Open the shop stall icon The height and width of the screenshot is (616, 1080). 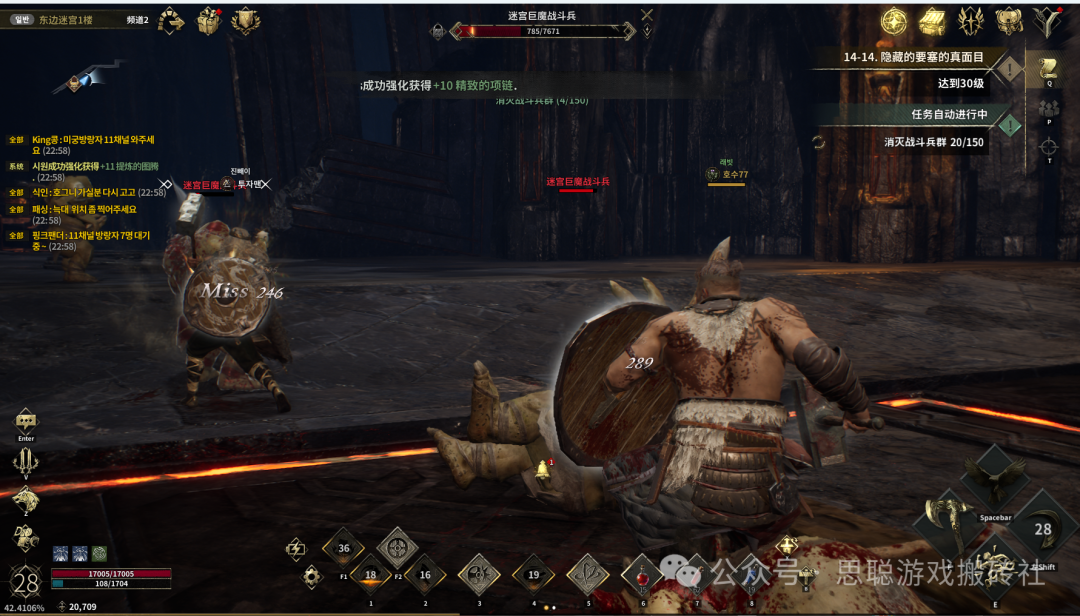(933, 20)
